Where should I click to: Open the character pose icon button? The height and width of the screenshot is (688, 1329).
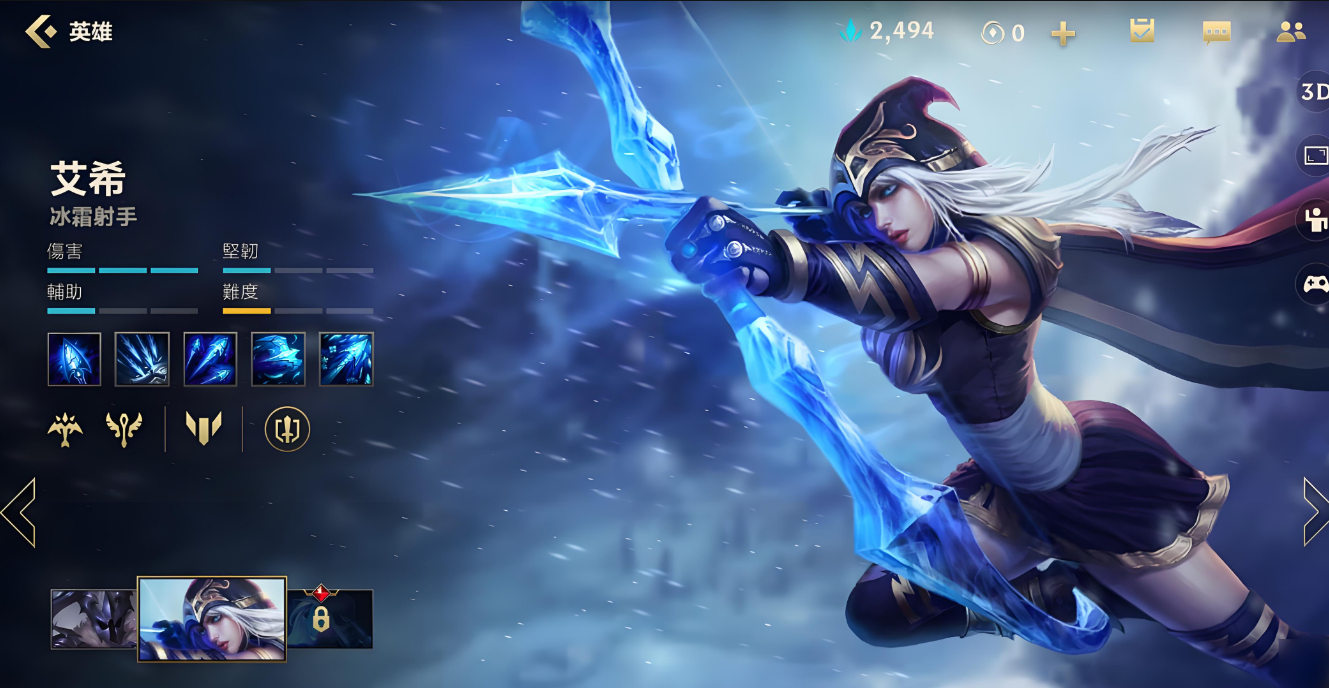point(1314,221)
